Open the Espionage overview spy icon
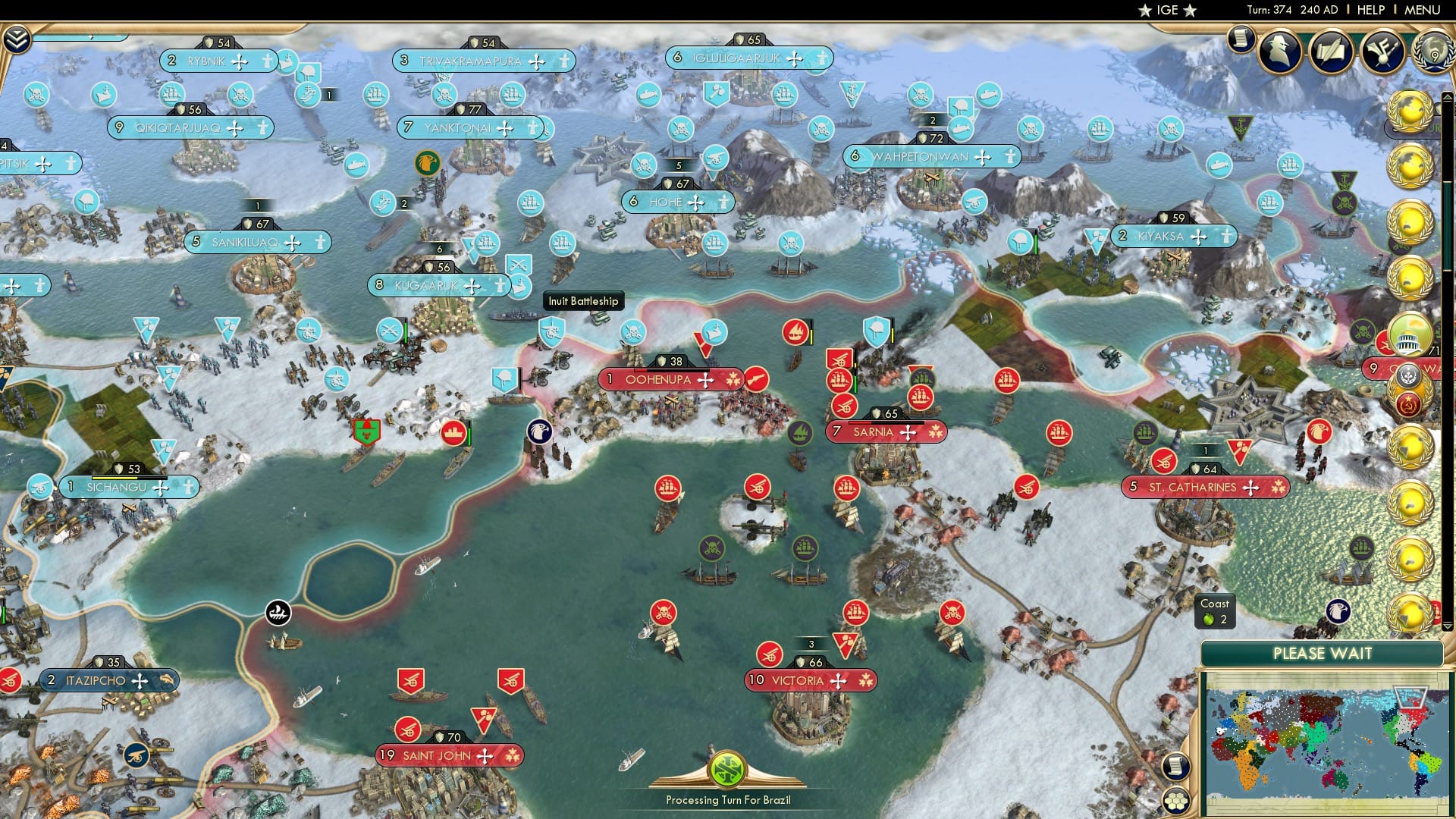The width and height of the screenshot is (1456, 819). [1278, 52]
